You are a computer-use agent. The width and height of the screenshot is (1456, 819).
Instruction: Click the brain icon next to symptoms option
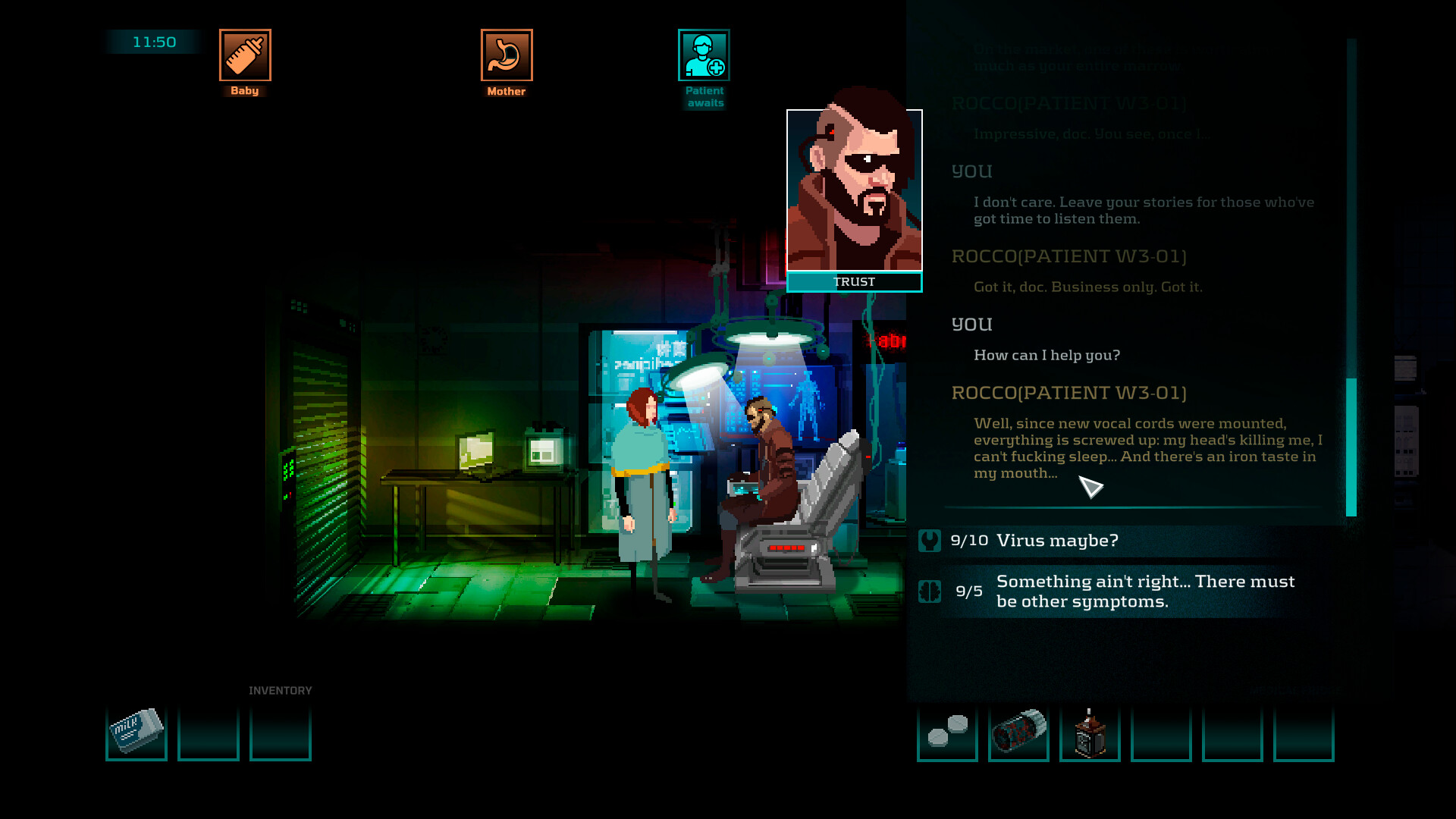[930, 591]
